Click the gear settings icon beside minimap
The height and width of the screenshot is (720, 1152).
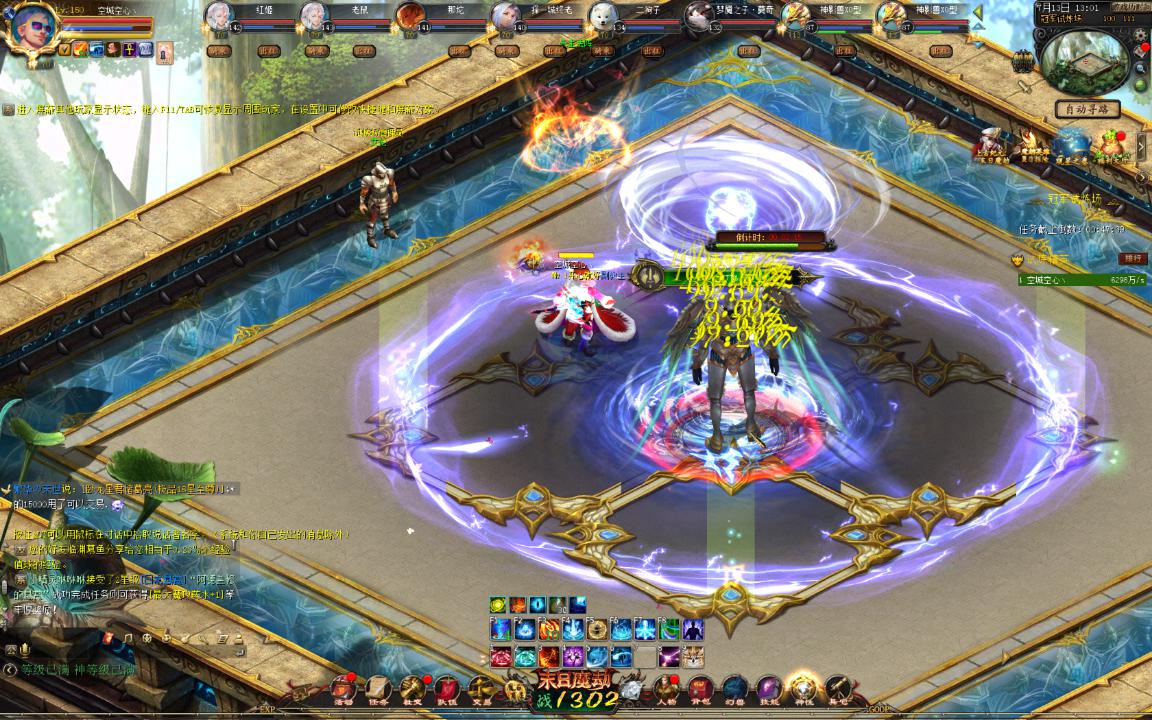1140,35
